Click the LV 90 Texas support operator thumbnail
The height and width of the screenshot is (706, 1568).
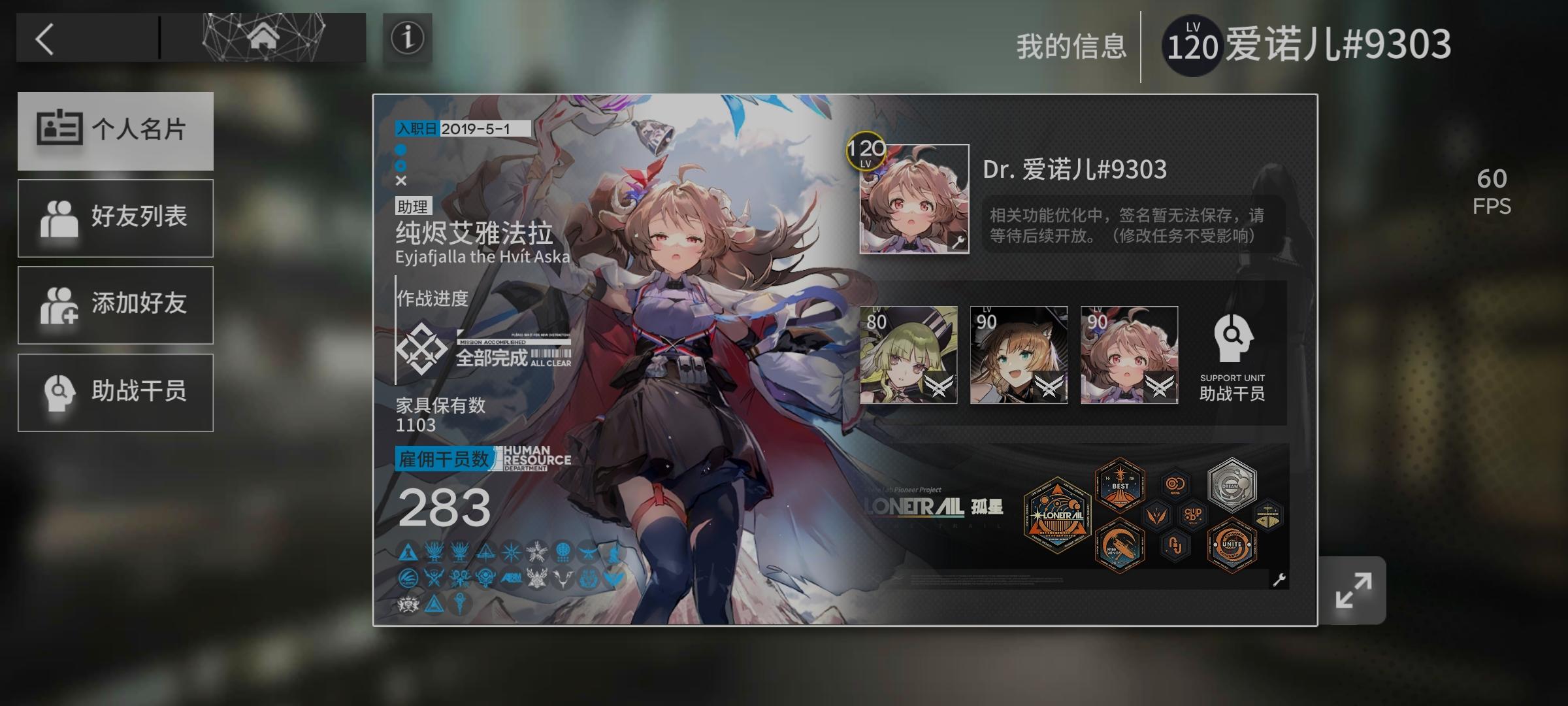(1017, 355)
